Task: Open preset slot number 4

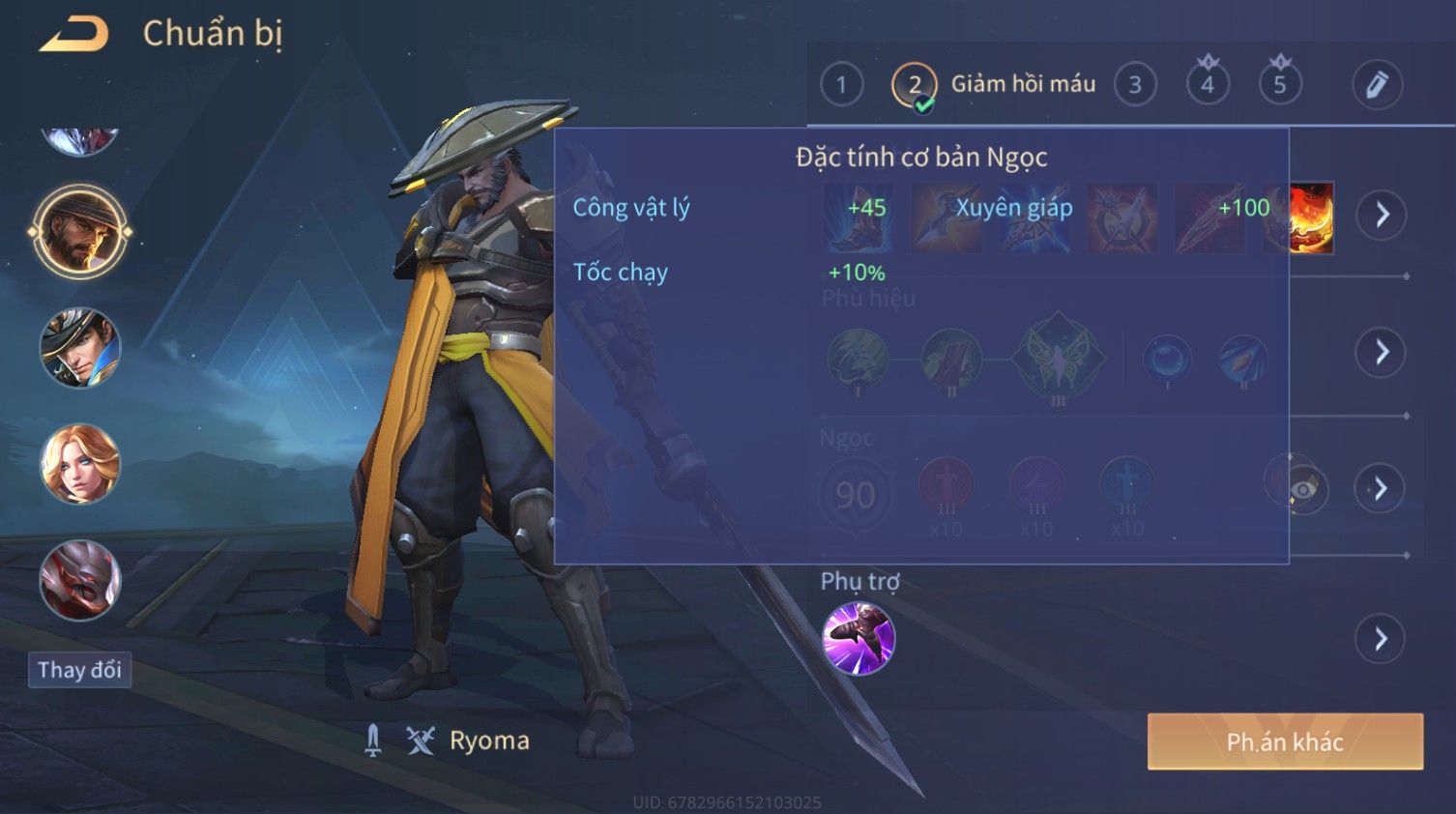Action: pos(1208,85)
